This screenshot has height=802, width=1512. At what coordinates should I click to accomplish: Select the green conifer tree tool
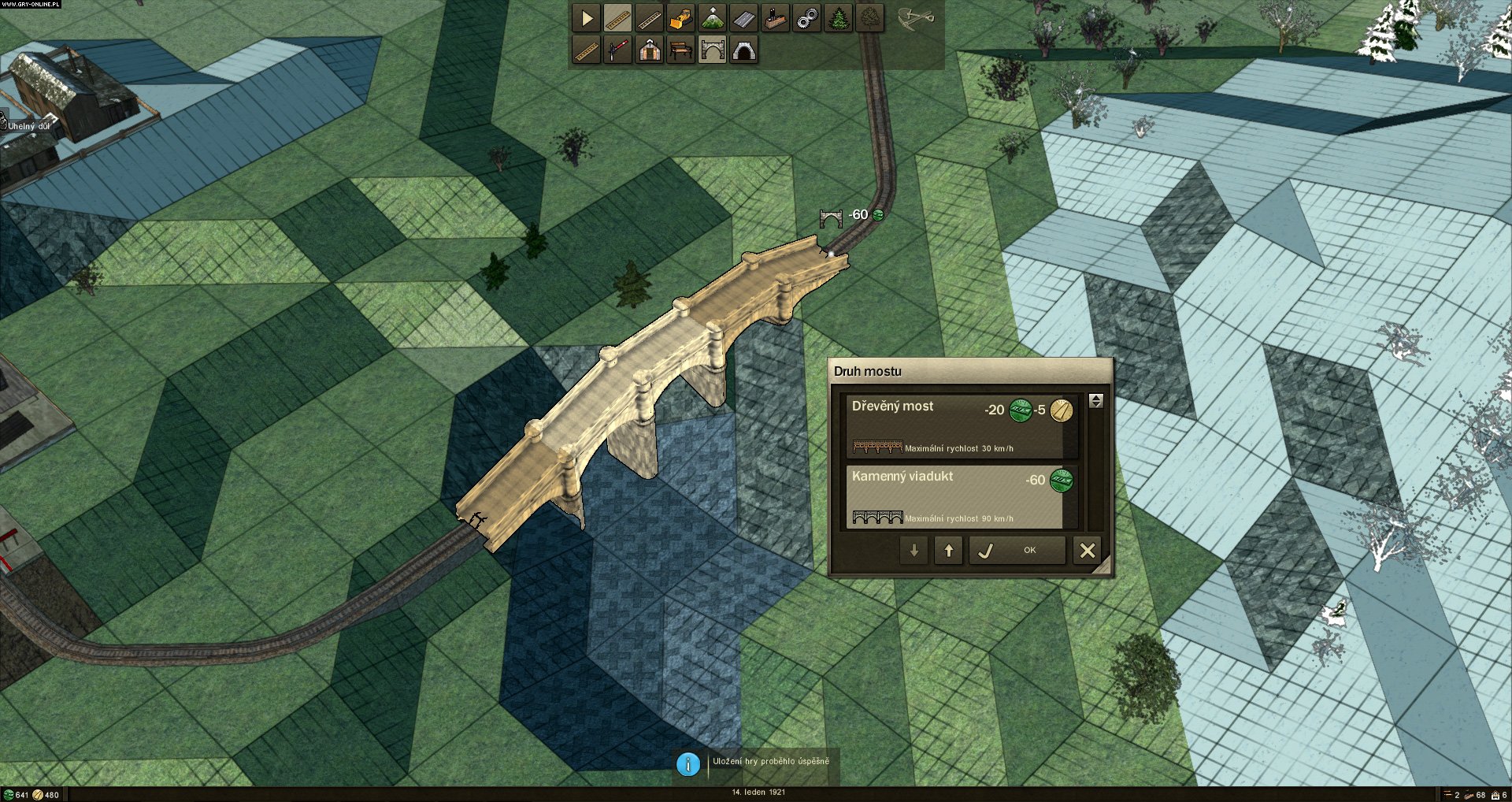[x=839, y=19]
